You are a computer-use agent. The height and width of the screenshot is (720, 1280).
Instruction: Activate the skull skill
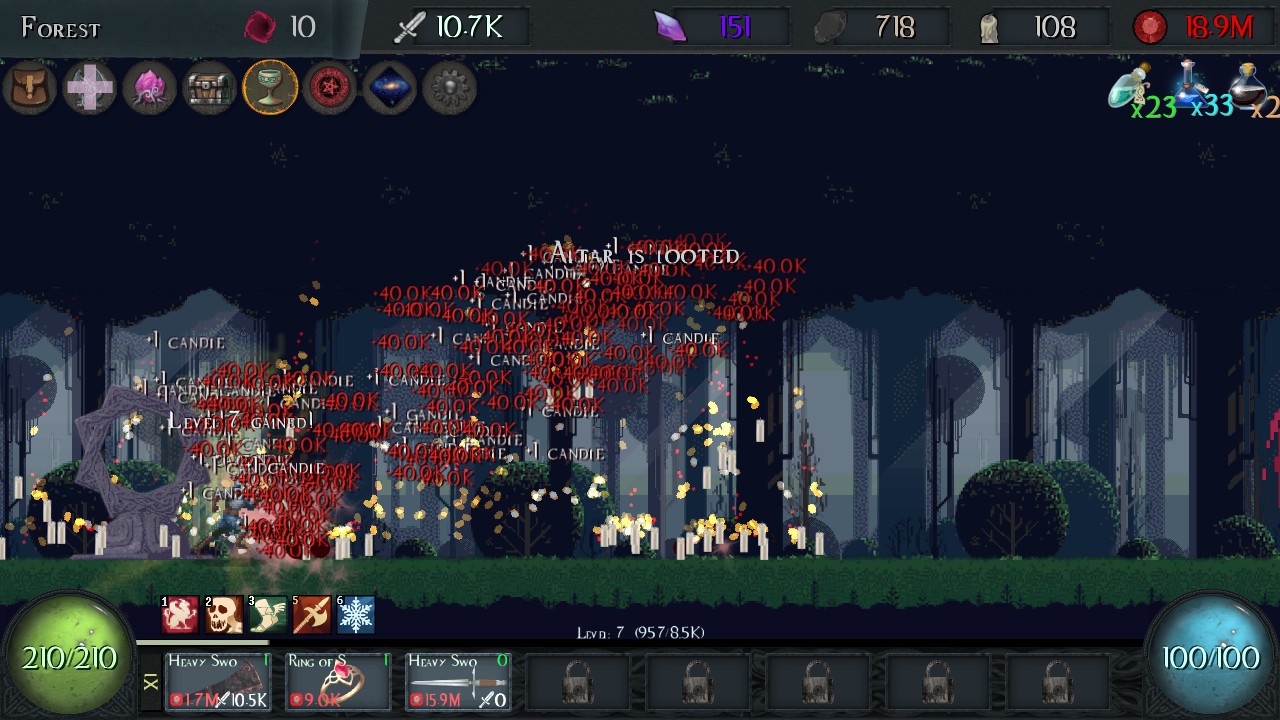pyautogui.click(x=225, y=615)
